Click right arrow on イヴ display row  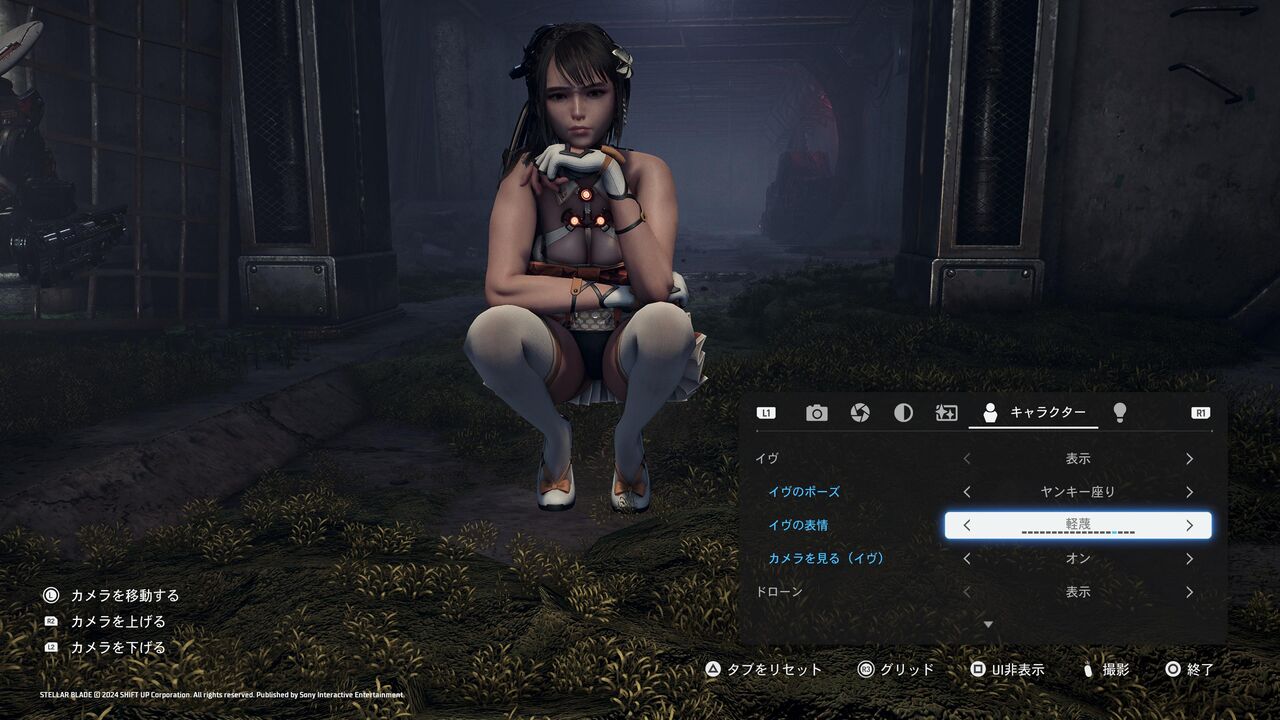click(x=1189, y=459)
